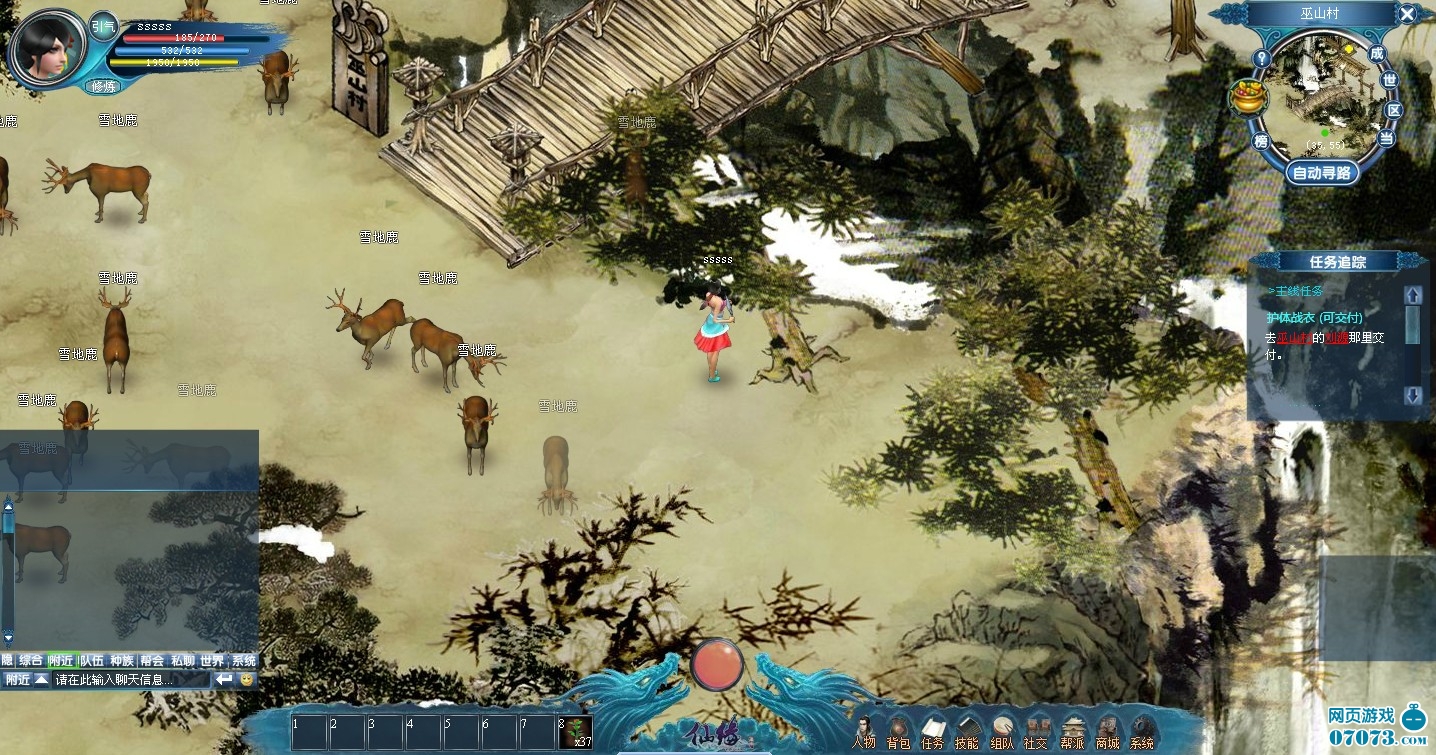This screenshot has height=755, width=1436.
Task: Open the 组队 team menu
Action: coord(1001,731)
